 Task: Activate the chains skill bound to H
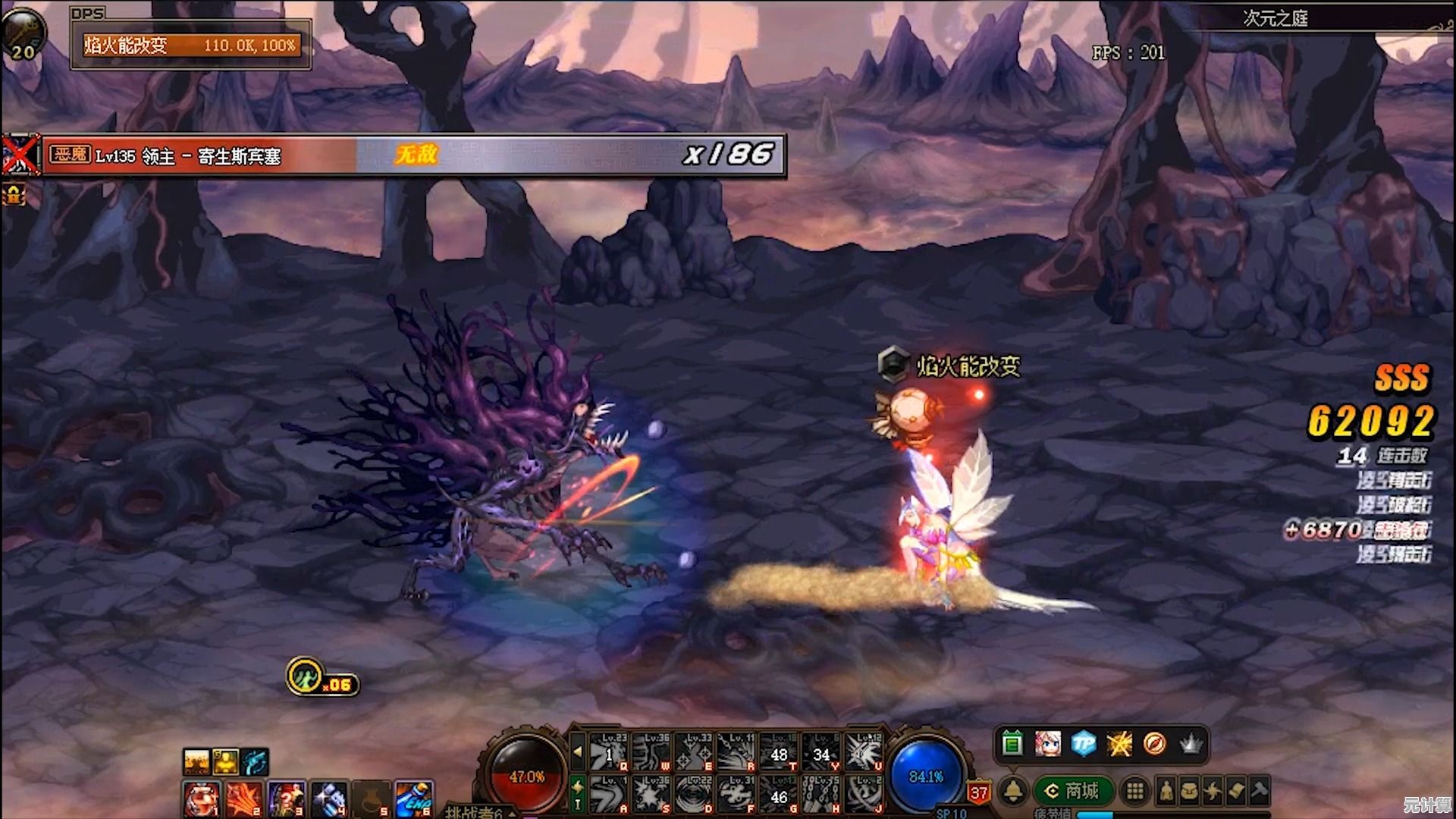[821, 795]
